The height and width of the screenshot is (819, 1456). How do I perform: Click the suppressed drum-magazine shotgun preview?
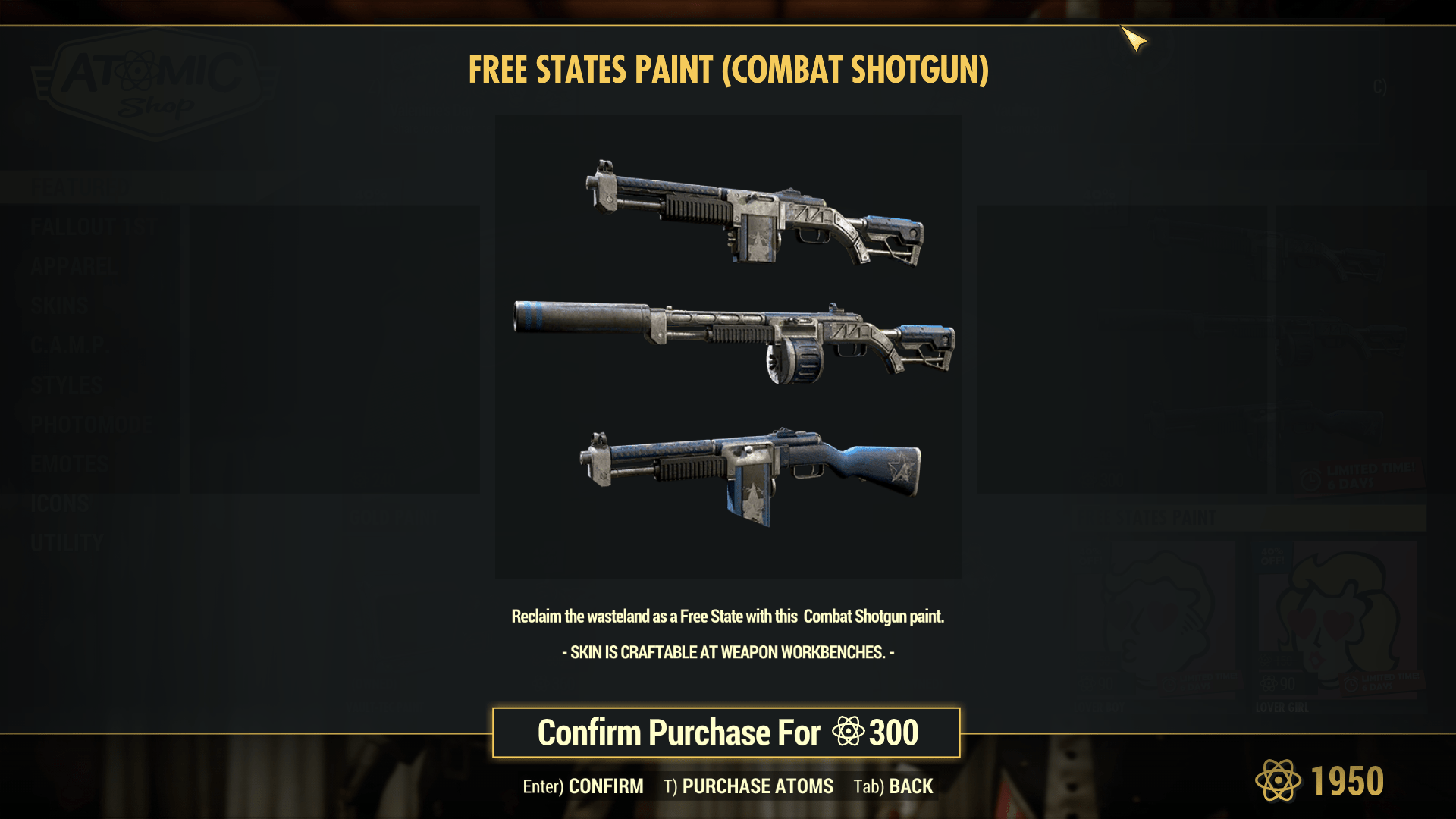[732, 337]
